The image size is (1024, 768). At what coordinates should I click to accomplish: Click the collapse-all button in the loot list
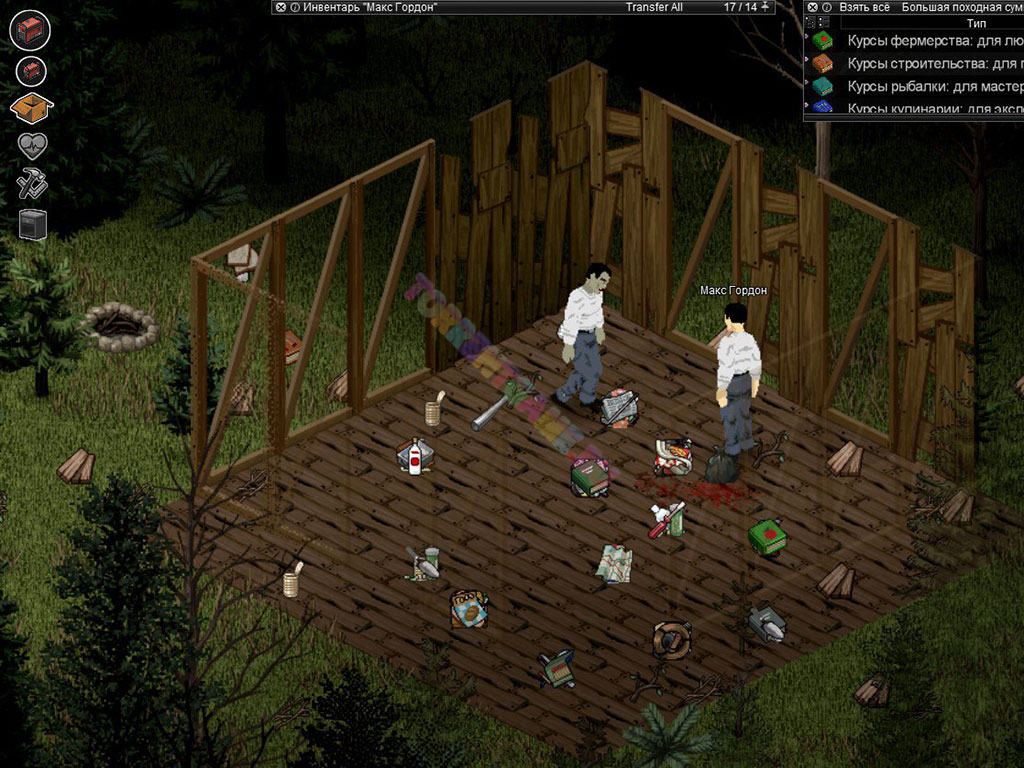pyautogui.click(x=823, y=21)
